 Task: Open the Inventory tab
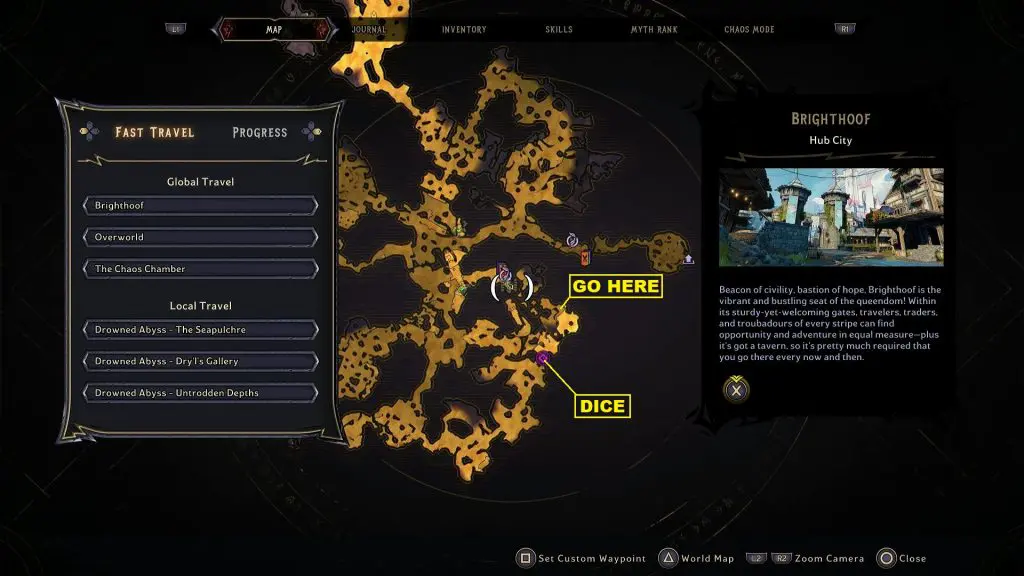[464, 29]
